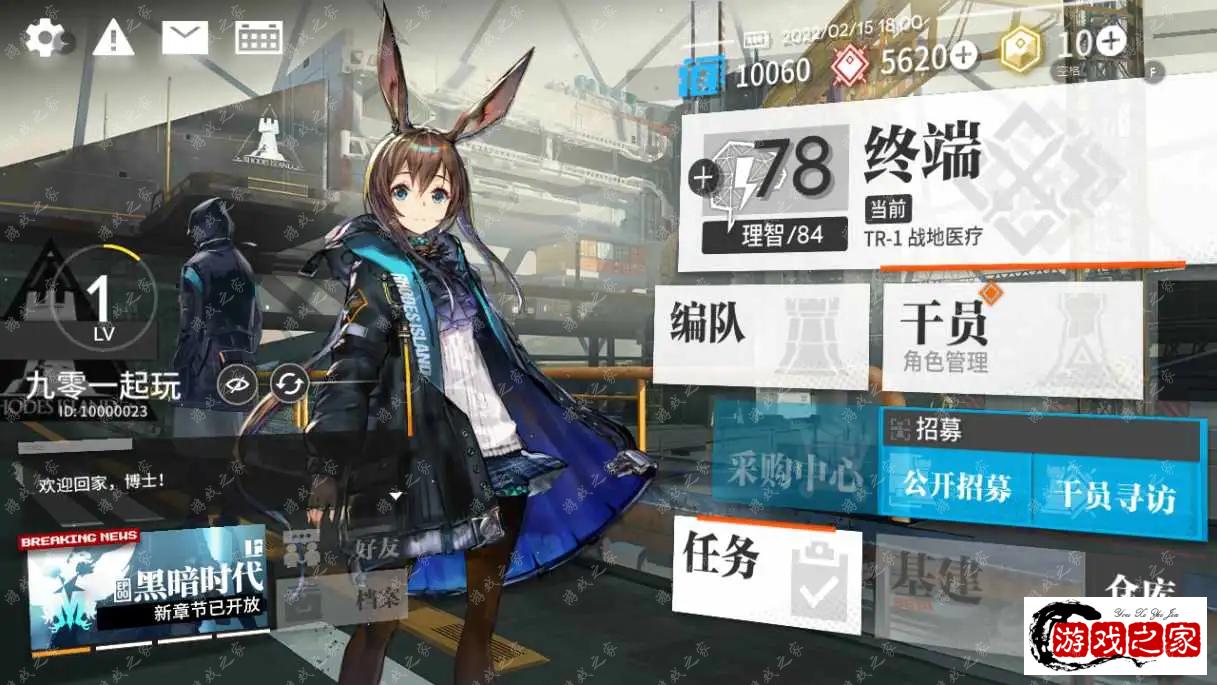The height and width of the screenshot is (685, 1217).
Task: Select 干员寻访 operator headhunting
Action: pyautogui.click(x=1113, y=494)
